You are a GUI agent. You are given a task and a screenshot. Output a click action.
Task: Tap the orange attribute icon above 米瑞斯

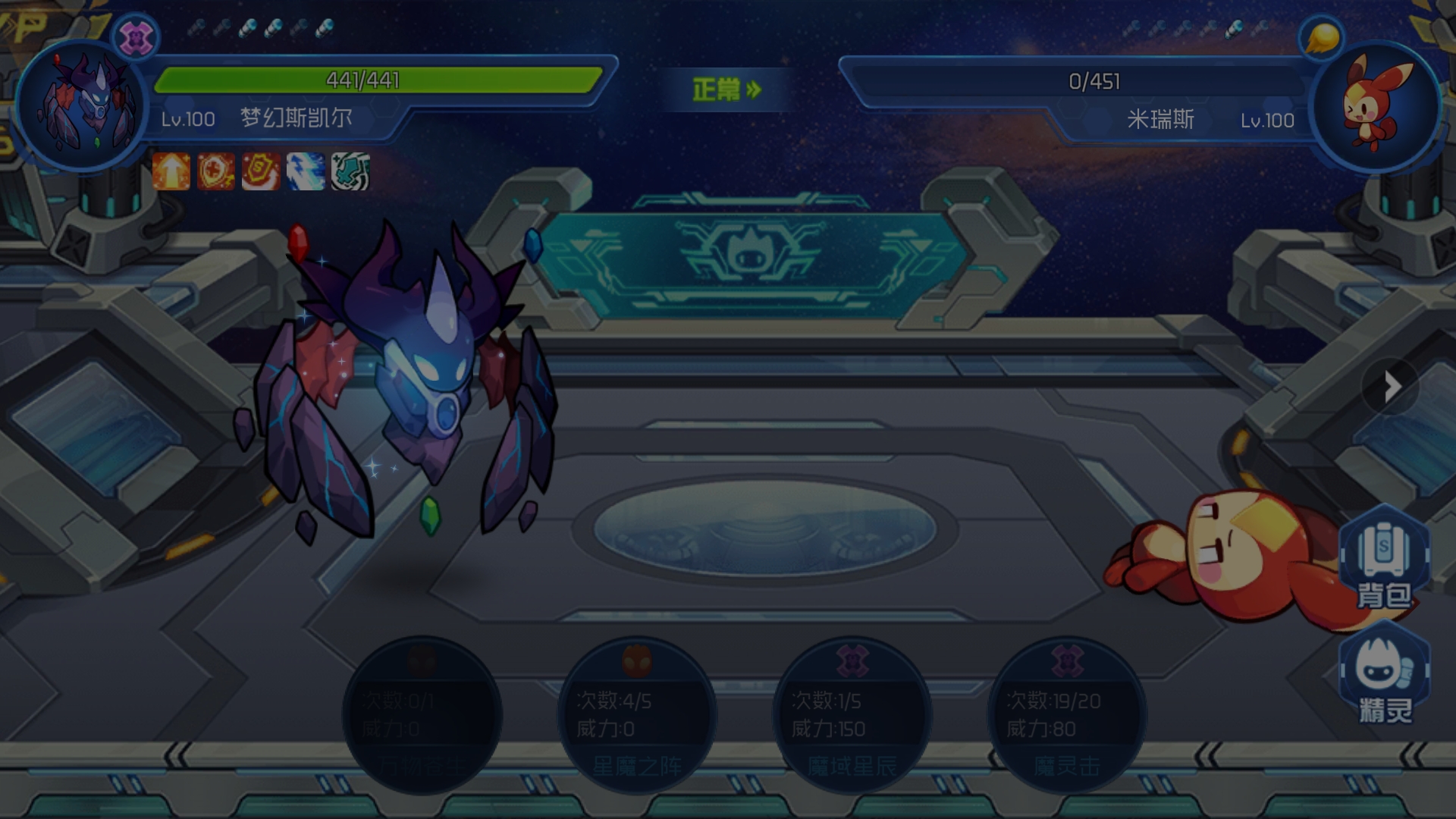1322,36
